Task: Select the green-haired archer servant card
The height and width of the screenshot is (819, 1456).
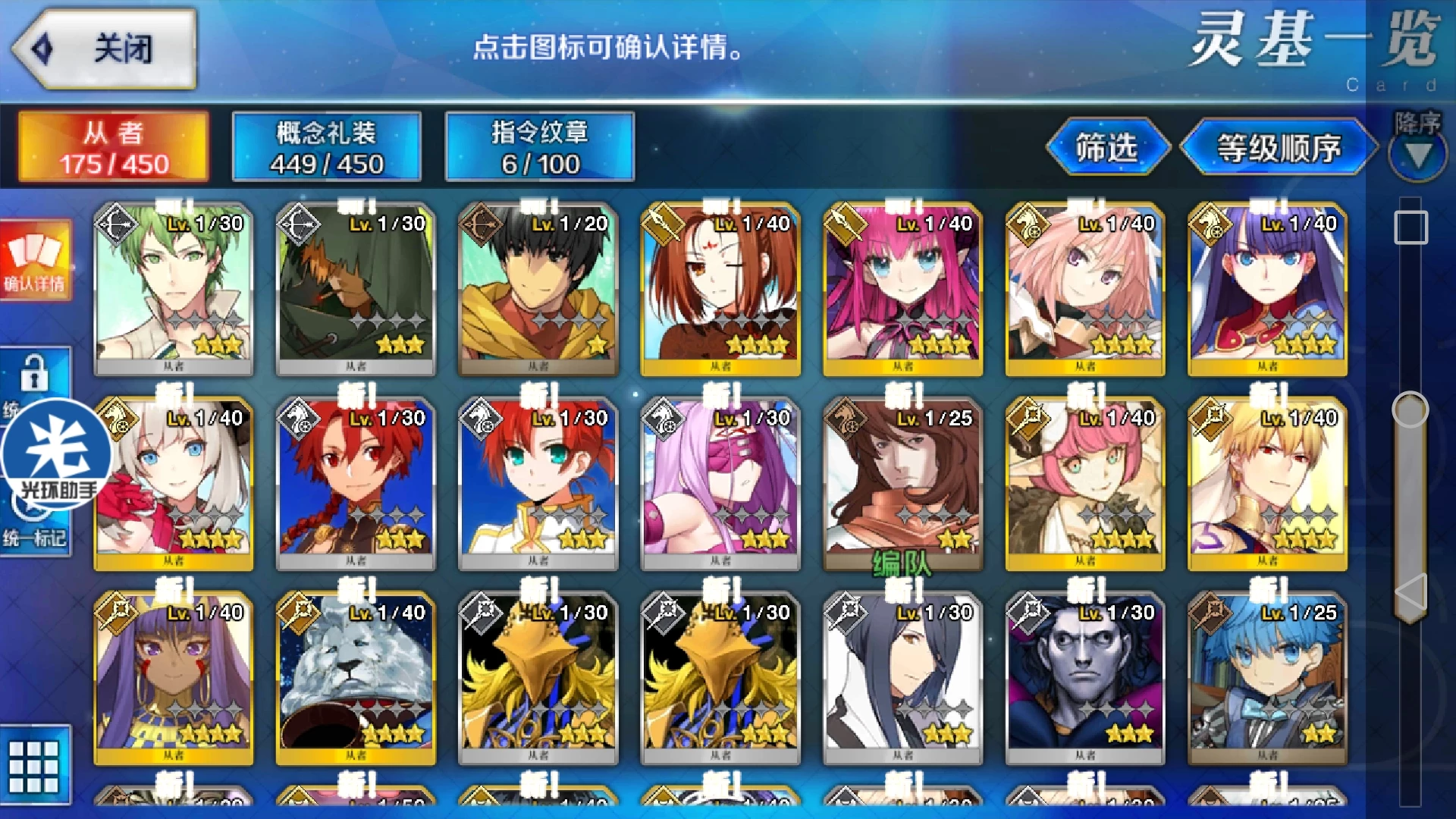Action: tap(174, 290)
